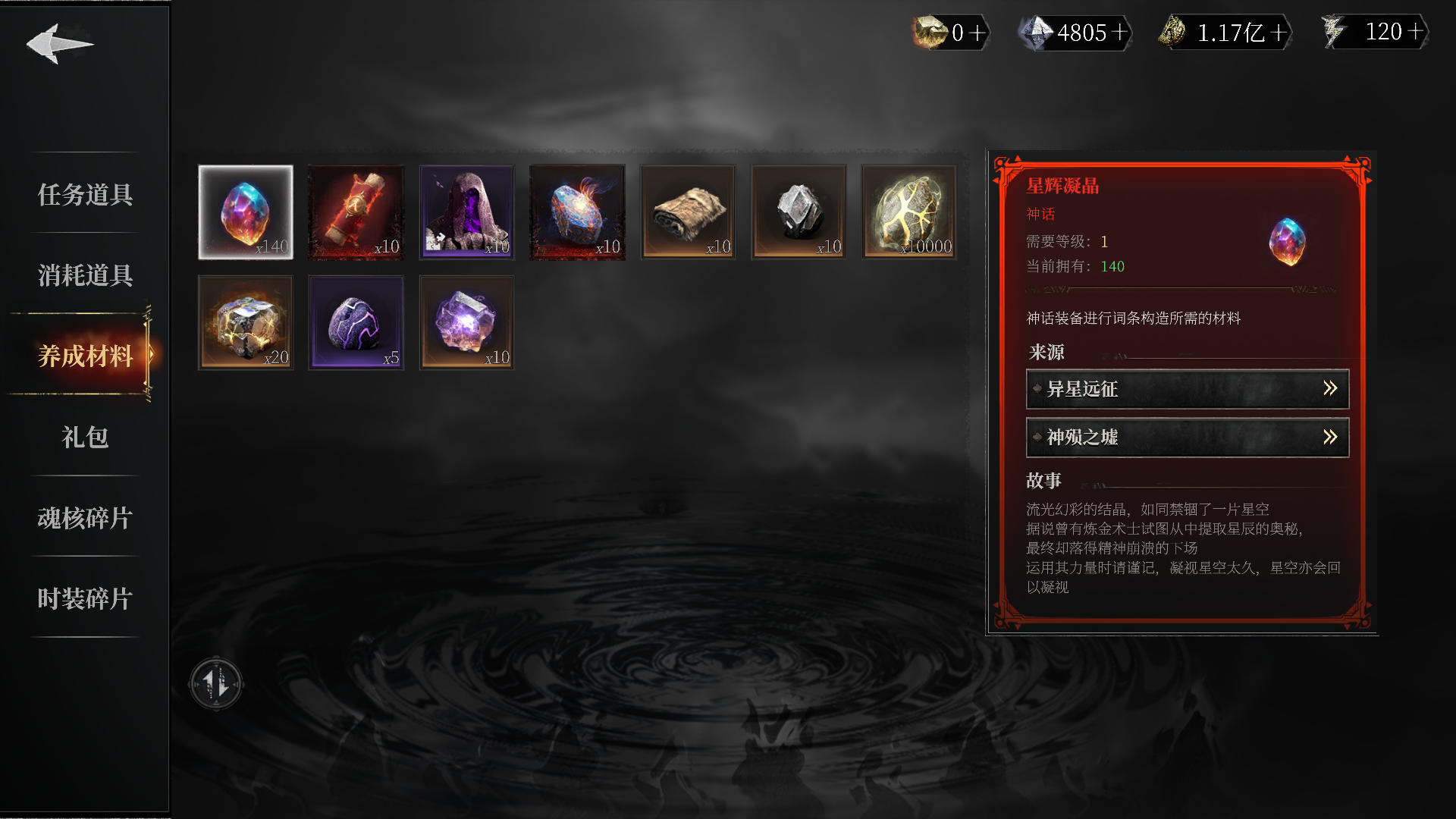This screenshot has height=819, width=1456.
Task: Click the sort order icon at bottom left
Action: tap(216, 682)
